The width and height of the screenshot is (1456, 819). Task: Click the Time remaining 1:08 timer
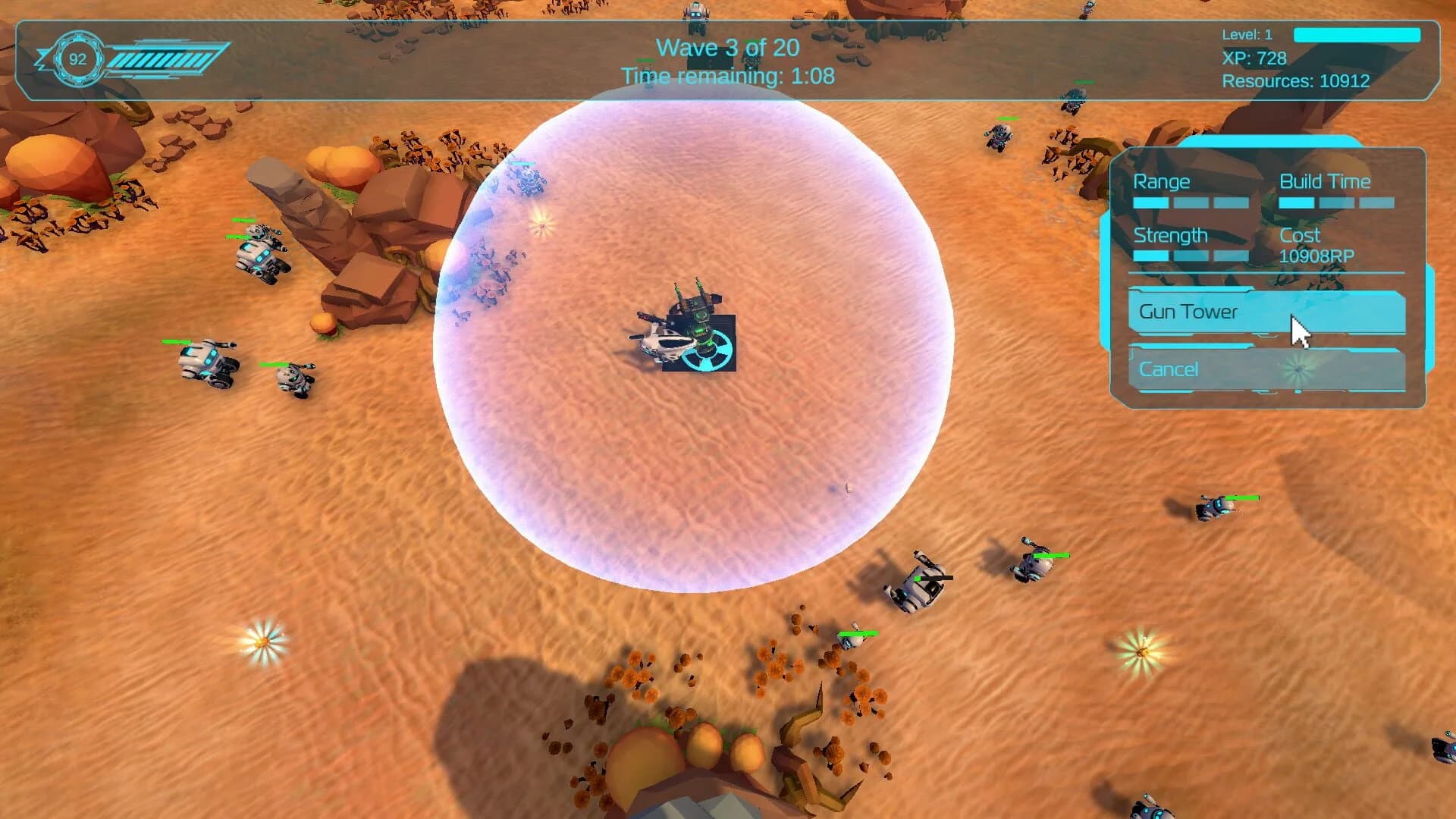727,76
